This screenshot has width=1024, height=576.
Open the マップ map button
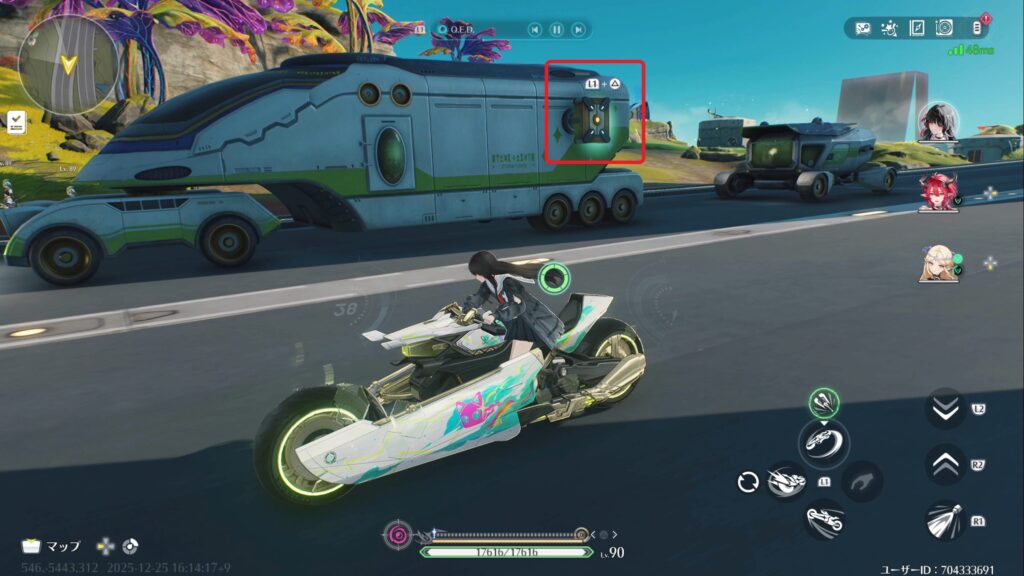52,546
